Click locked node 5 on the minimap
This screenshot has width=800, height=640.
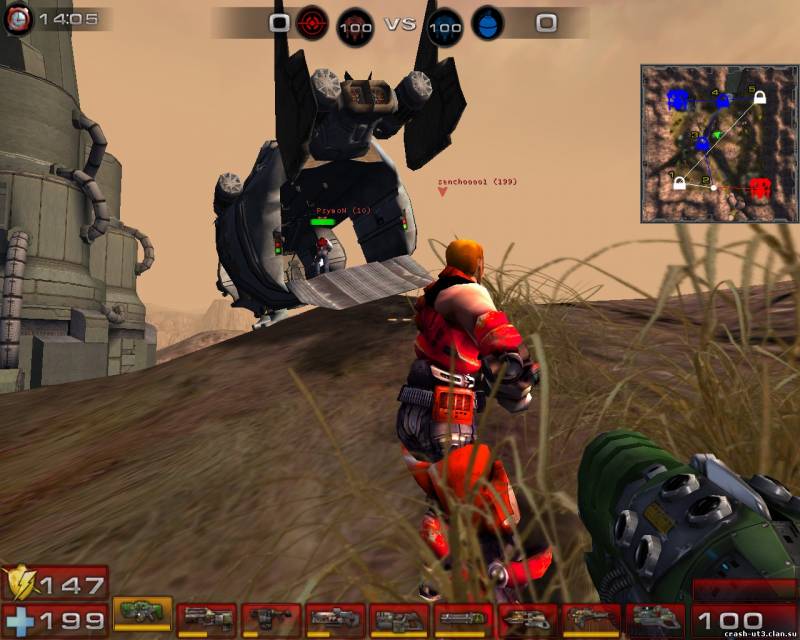pos(759,97)
